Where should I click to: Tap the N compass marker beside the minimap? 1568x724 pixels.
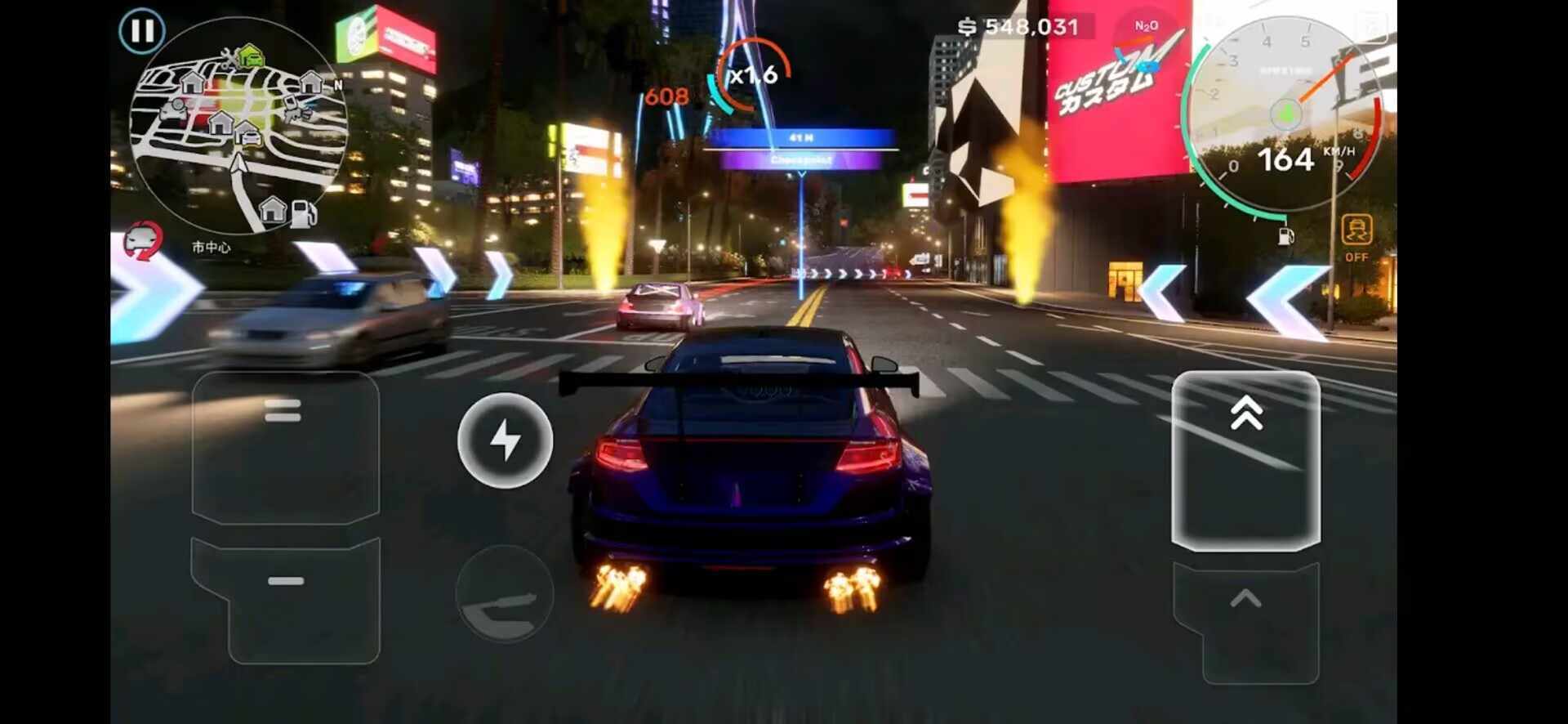[338, 83]
